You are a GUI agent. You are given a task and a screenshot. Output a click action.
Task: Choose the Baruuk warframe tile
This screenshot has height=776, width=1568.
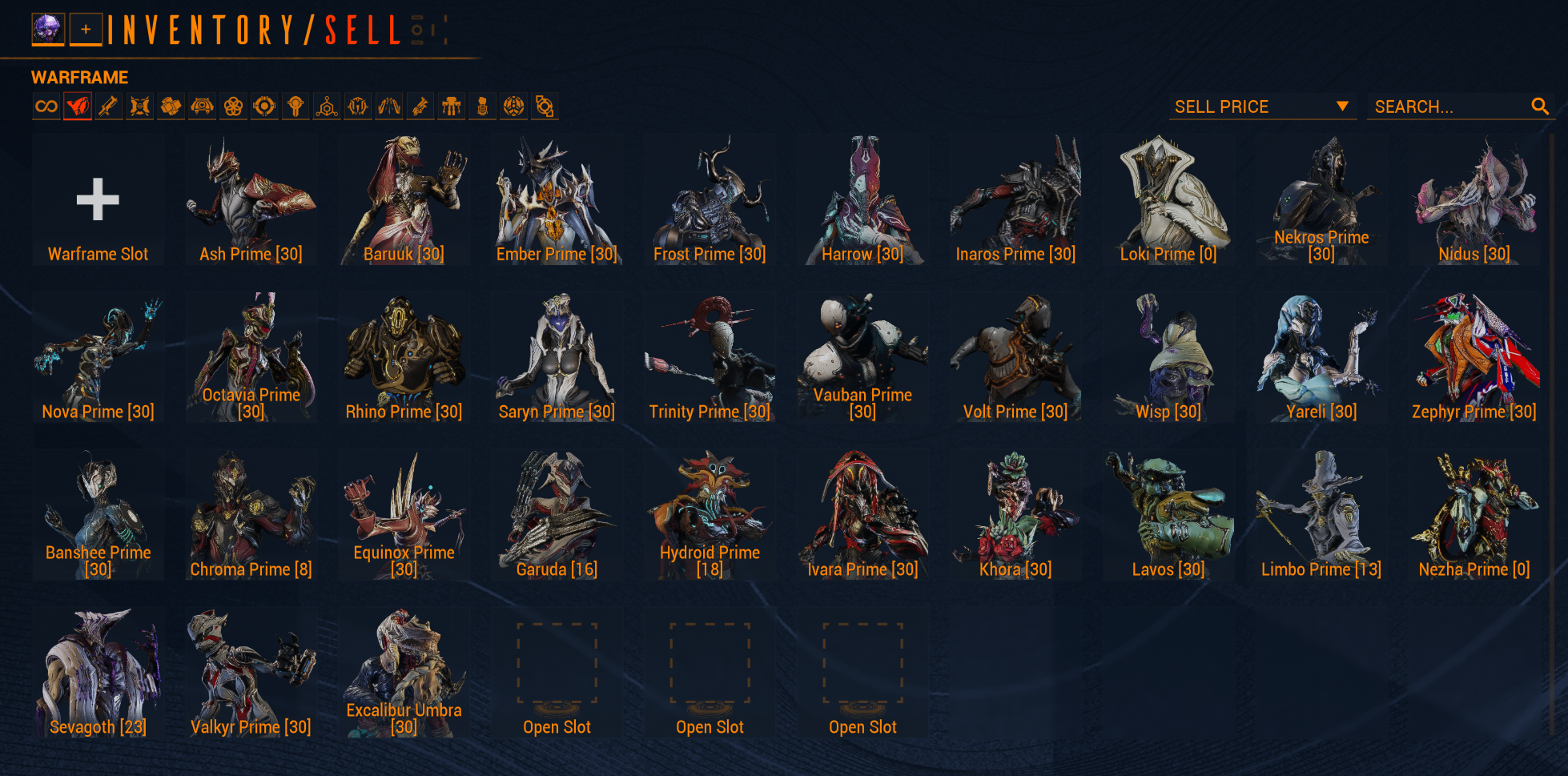tap(404, 200)
